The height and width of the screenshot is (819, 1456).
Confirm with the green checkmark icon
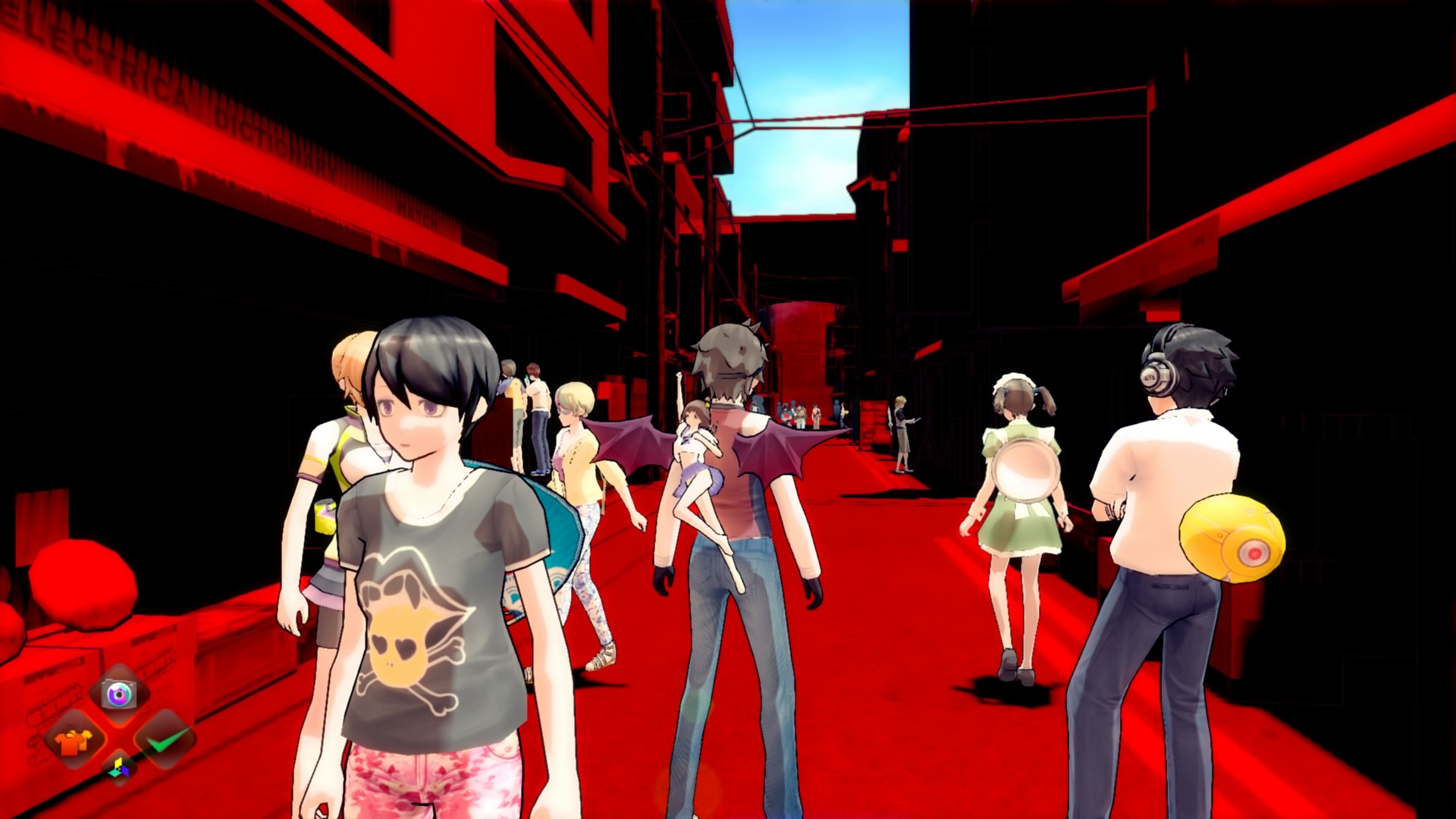tap(166, 739)
